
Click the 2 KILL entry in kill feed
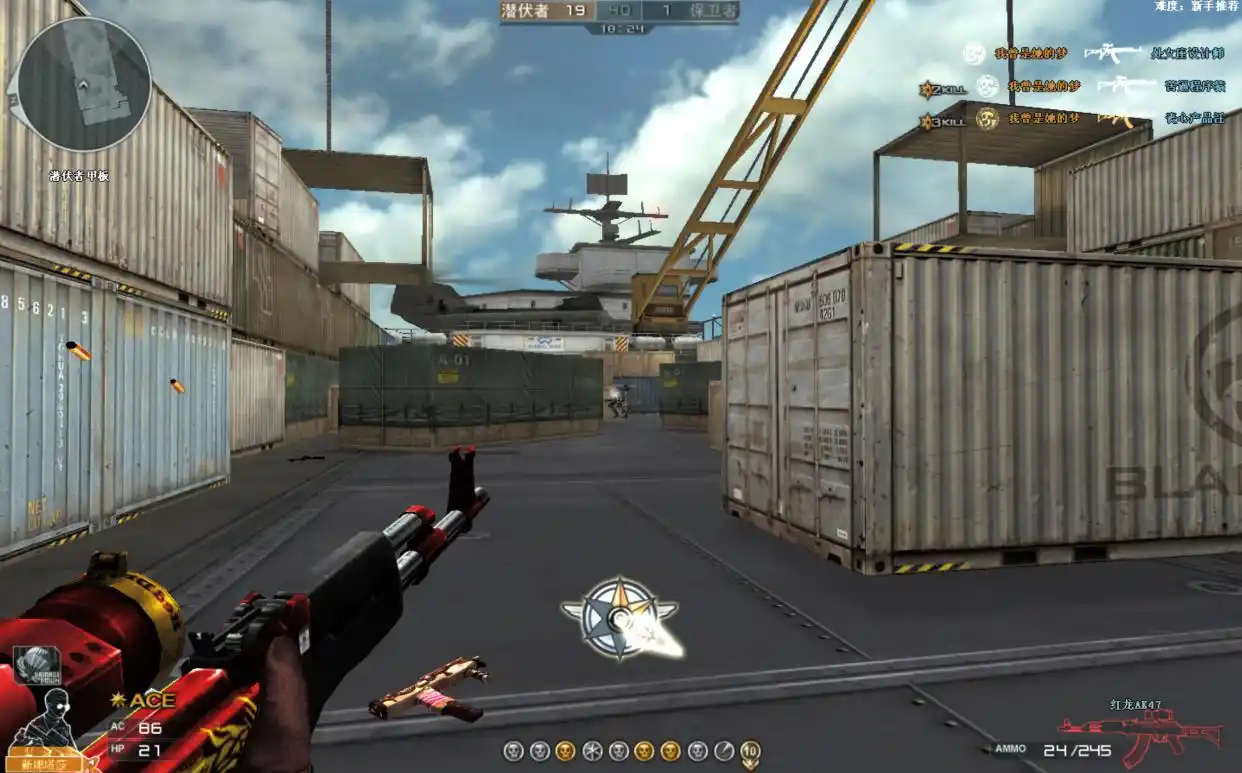coord(943,89)
